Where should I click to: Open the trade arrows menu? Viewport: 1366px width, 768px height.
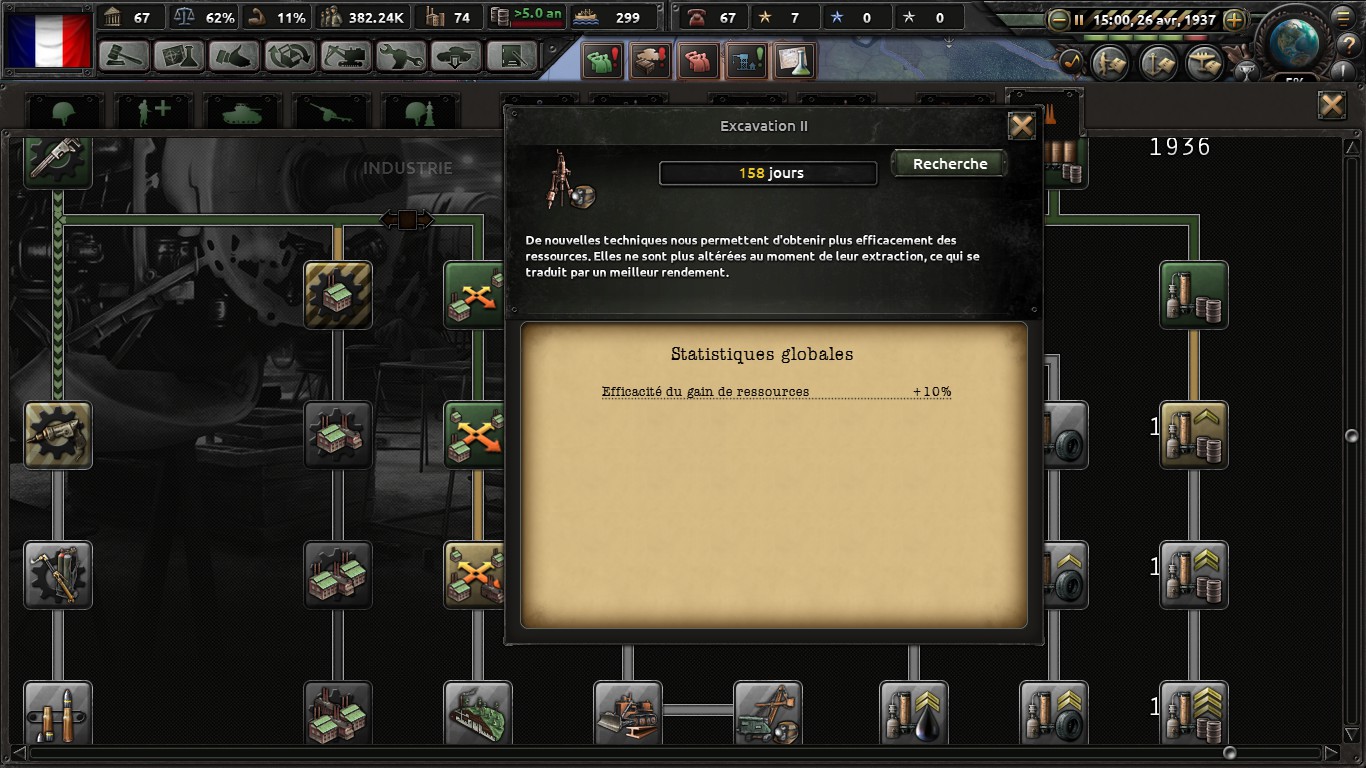290,56
